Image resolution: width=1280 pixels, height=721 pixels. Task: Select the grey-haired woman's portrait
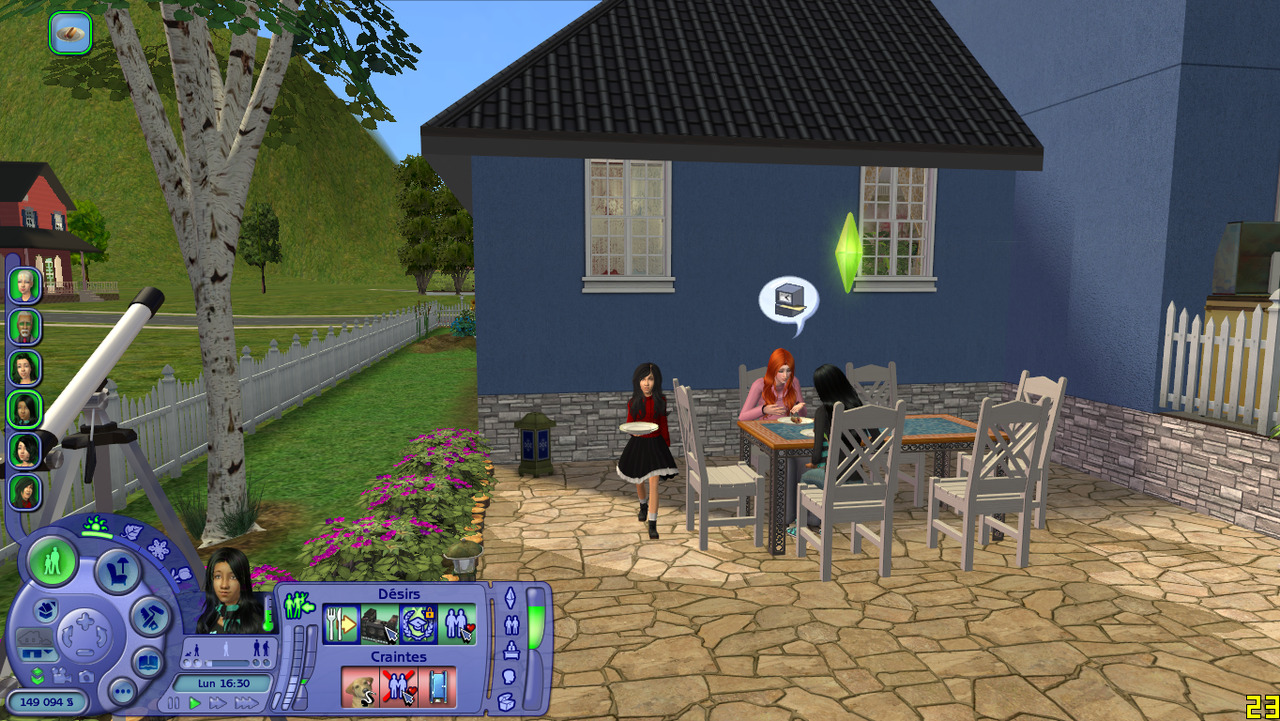click(x=25, y=285)
